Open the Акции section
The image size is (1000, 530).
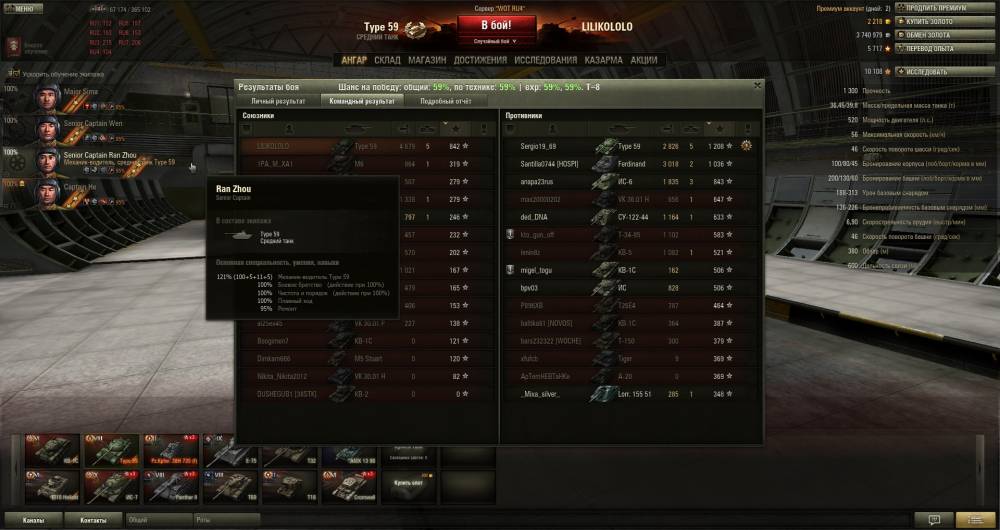coord(644,60)
